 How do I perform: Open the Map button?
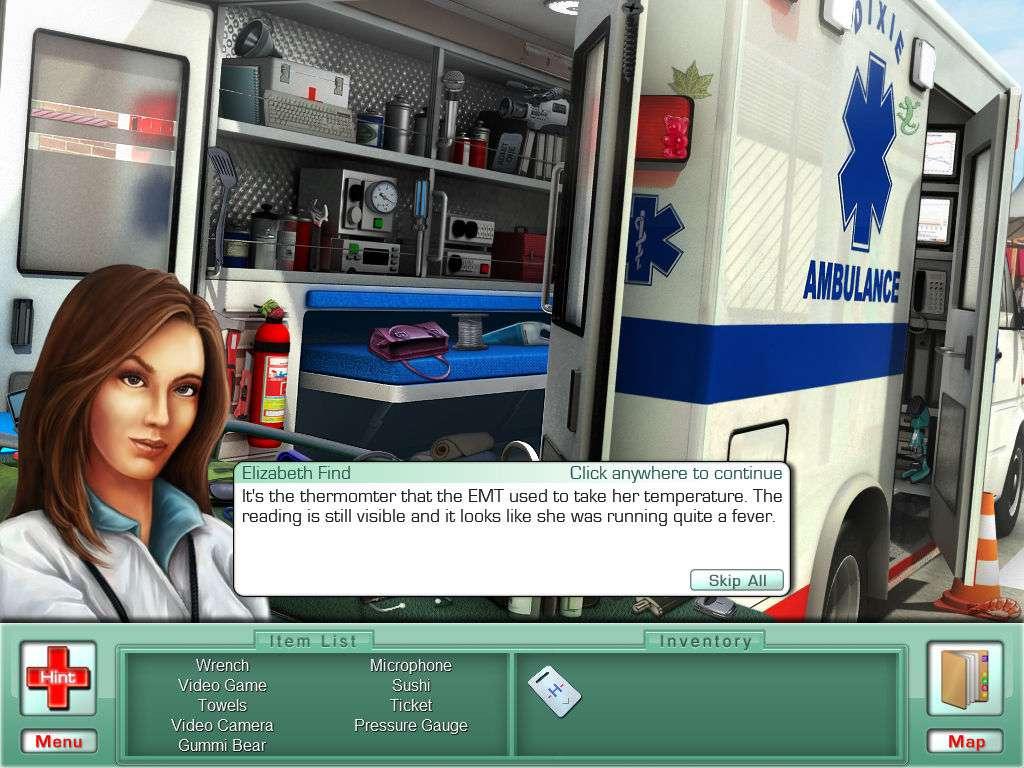tap(966, 741)
